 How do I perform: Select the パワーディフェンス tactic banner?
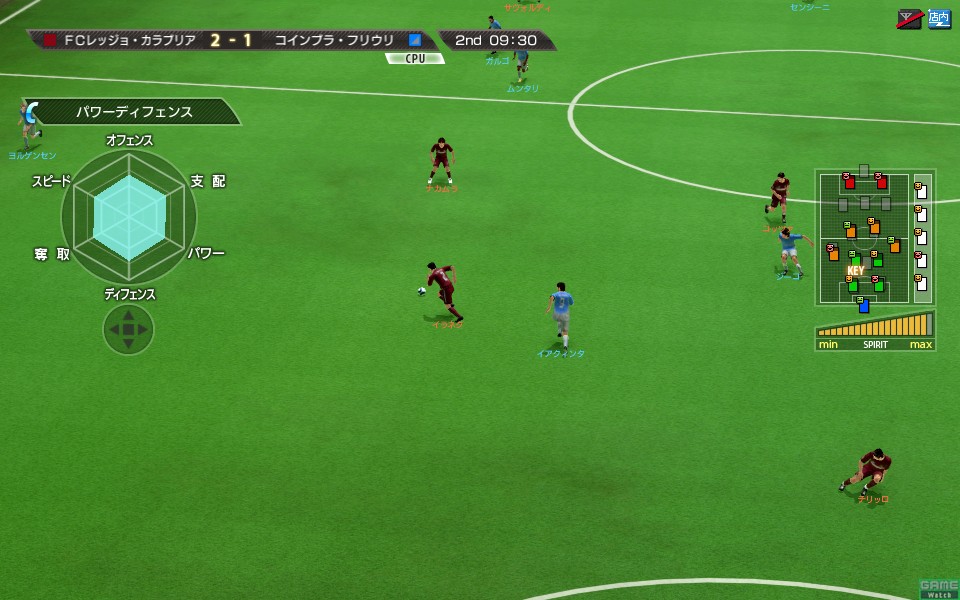click(x=134, y=112)
